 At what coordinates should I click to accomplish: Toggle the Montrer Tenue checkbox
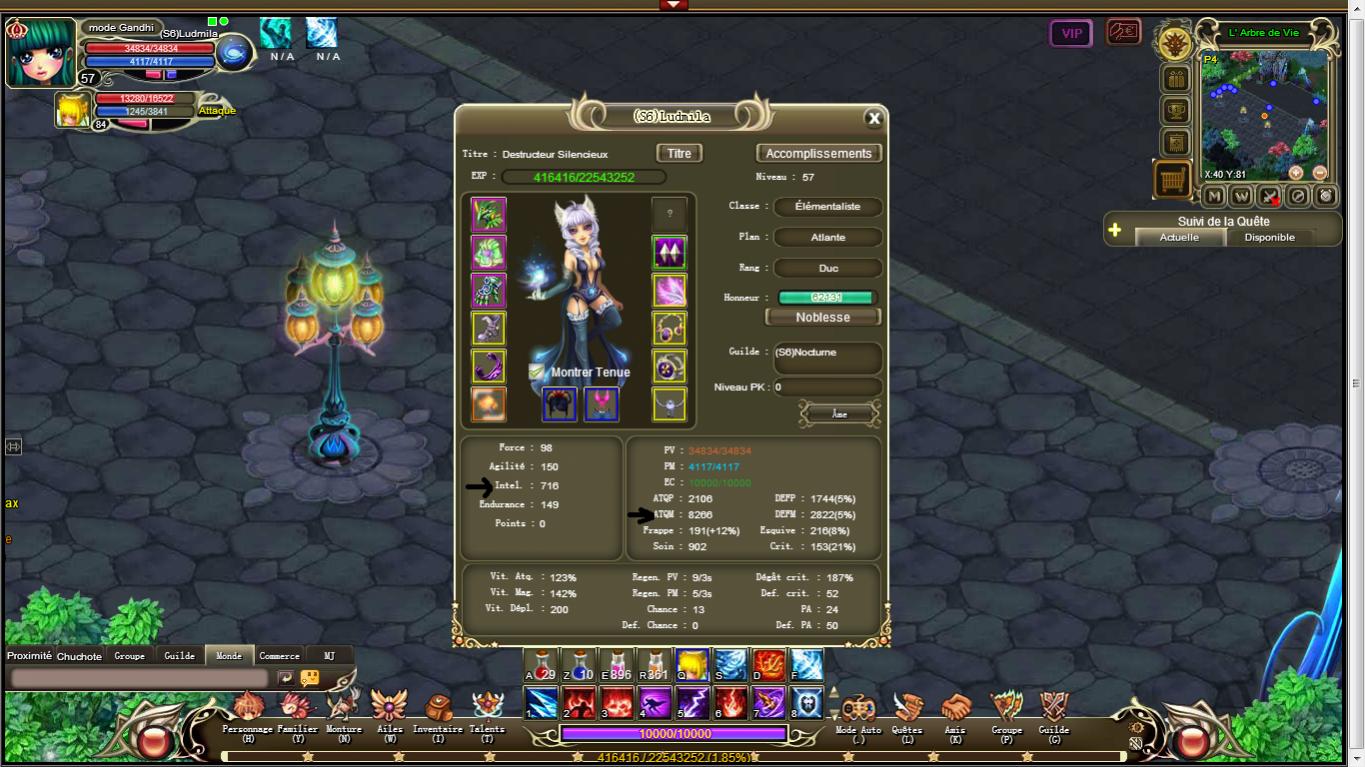537,372
